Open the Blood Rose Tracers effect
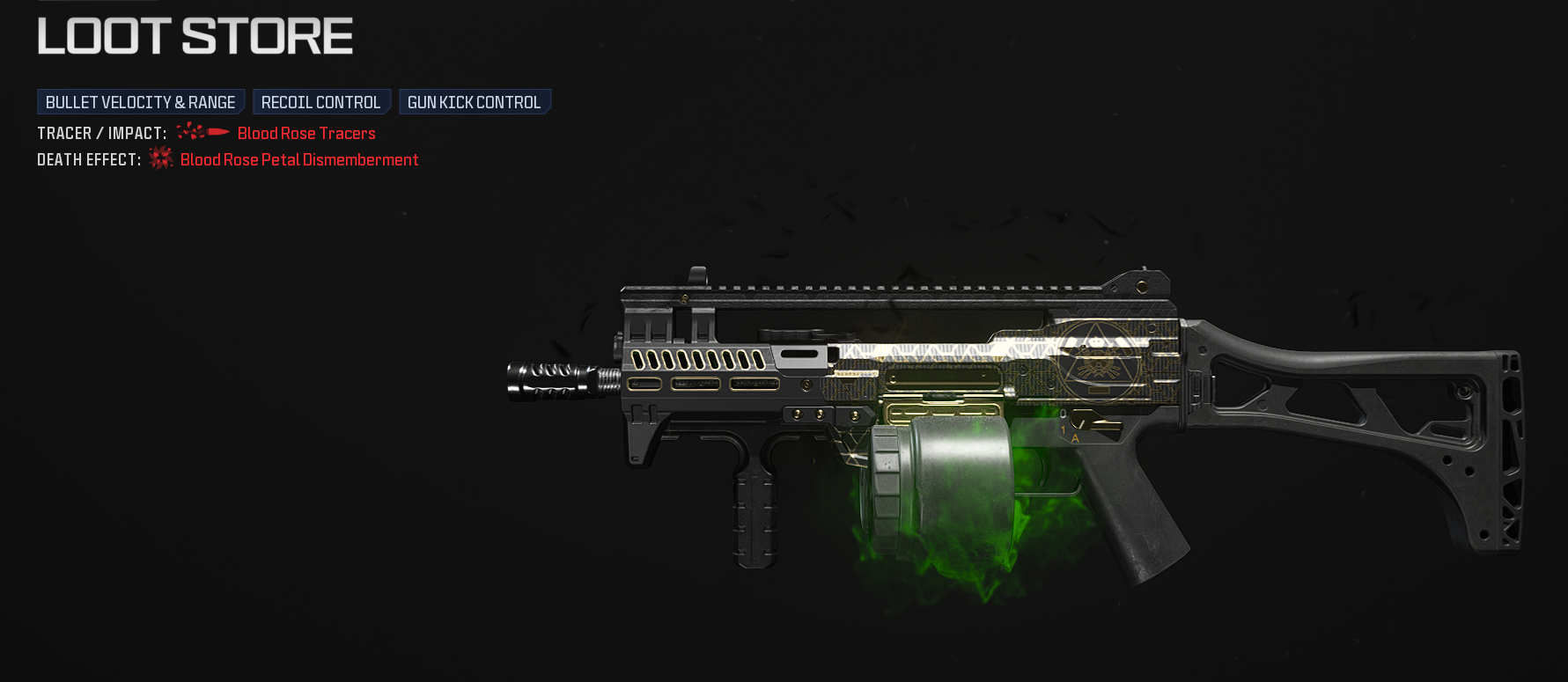This screenshot has width=1568, height=682. point(306,134)
